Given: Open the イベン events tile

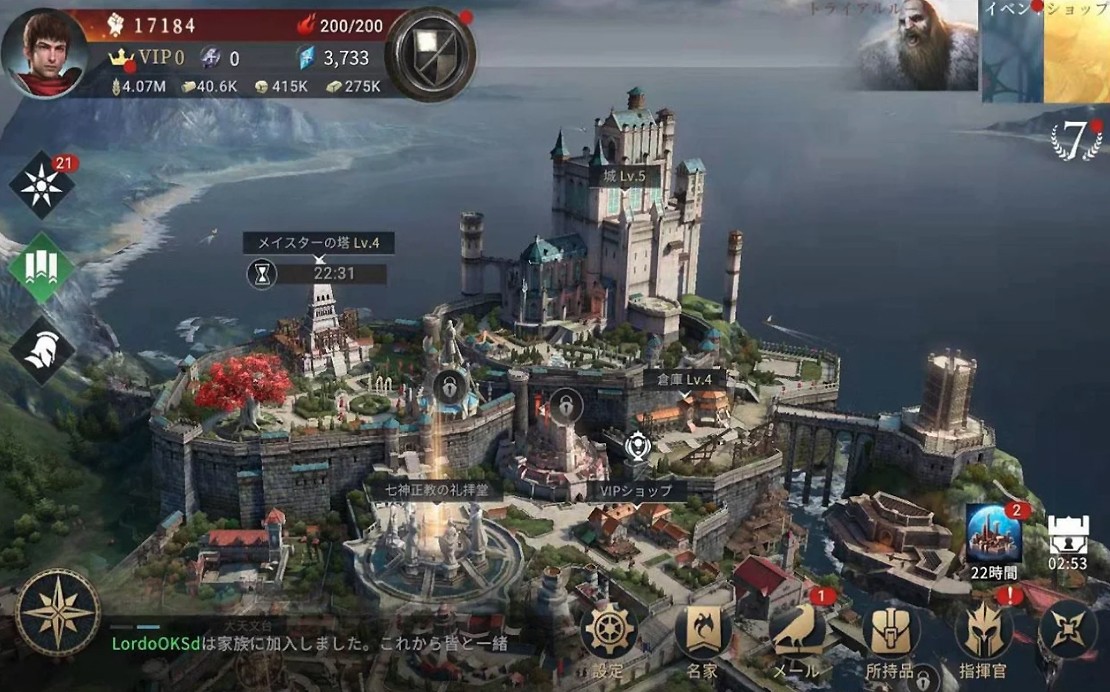Looking at the screenshot, I should click(x=1012, y=51).
